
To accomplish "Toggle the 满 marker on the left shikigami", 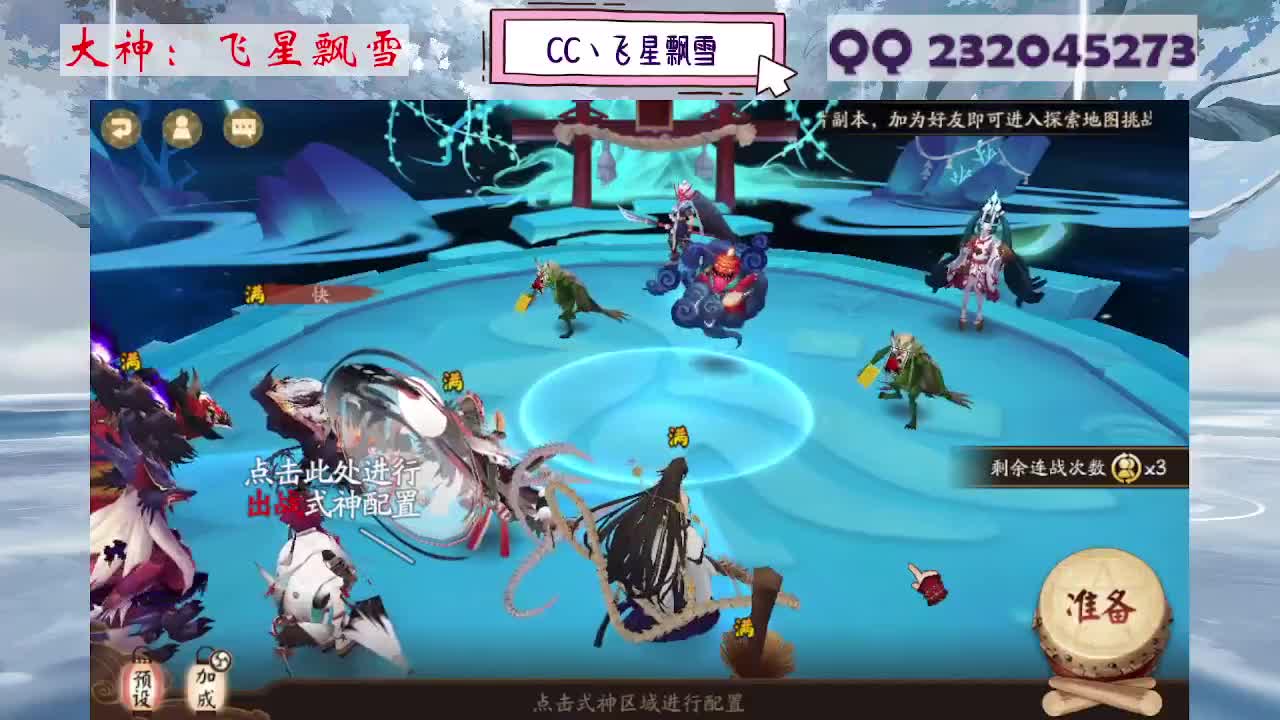I will point(130,358).
